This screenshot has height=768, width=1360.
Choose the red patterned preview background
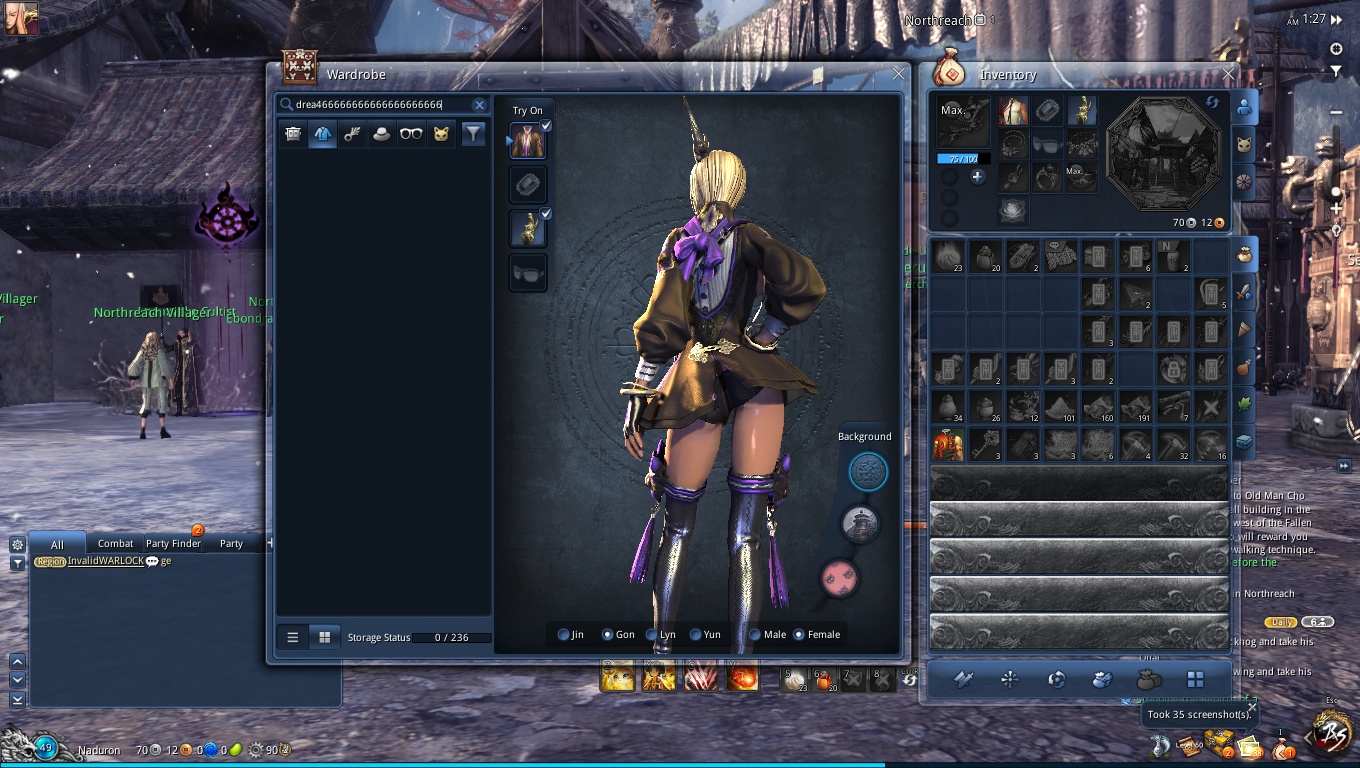(x=837, y=578)
